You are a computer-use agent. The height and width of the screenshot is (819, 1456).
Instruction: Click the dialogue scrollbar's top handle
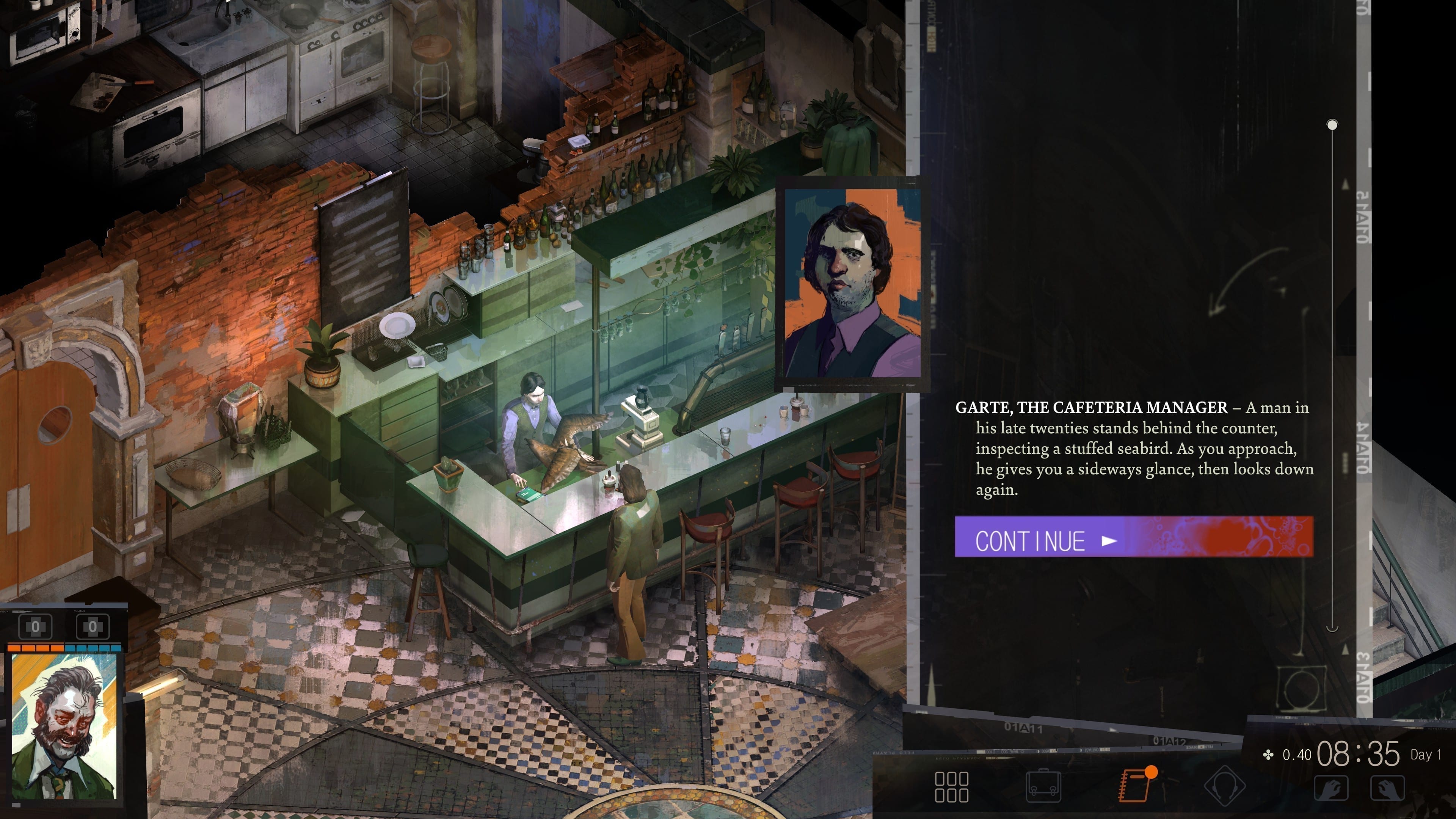pos(1332,124)
